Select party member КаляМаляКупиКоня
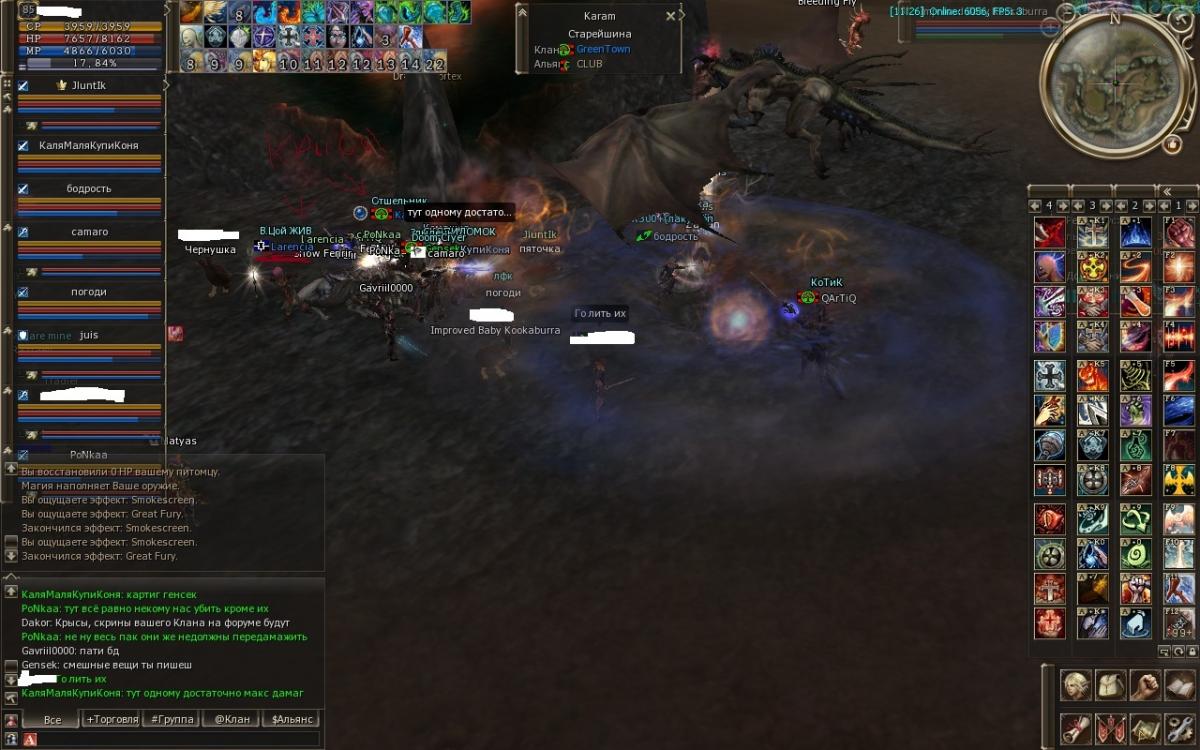Image resolution: width=1200 pixels, height=750 pixels. click(89, 146)
